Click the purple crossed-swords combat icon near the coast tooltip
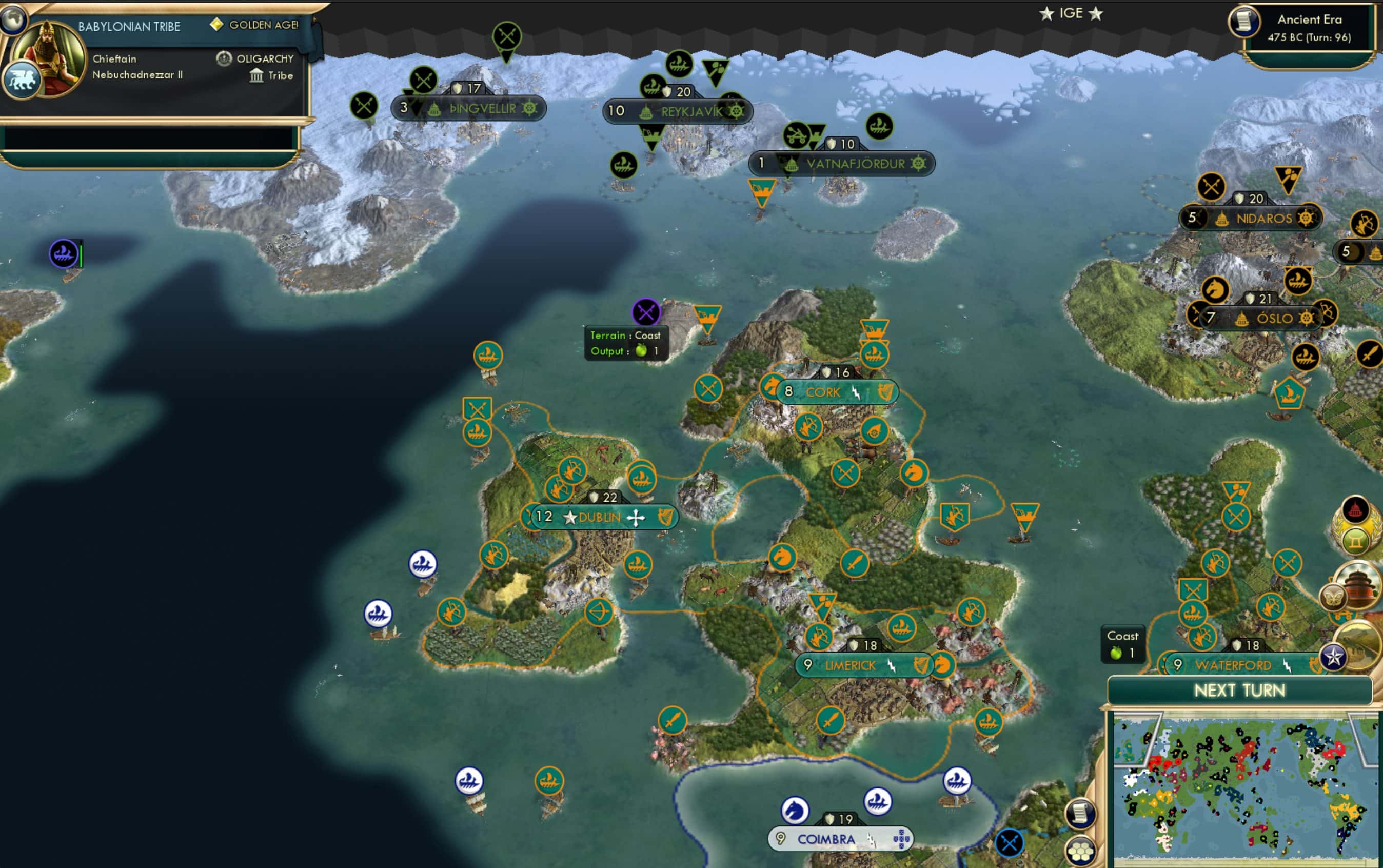The image size is (1383, 868). pos(647,312)
